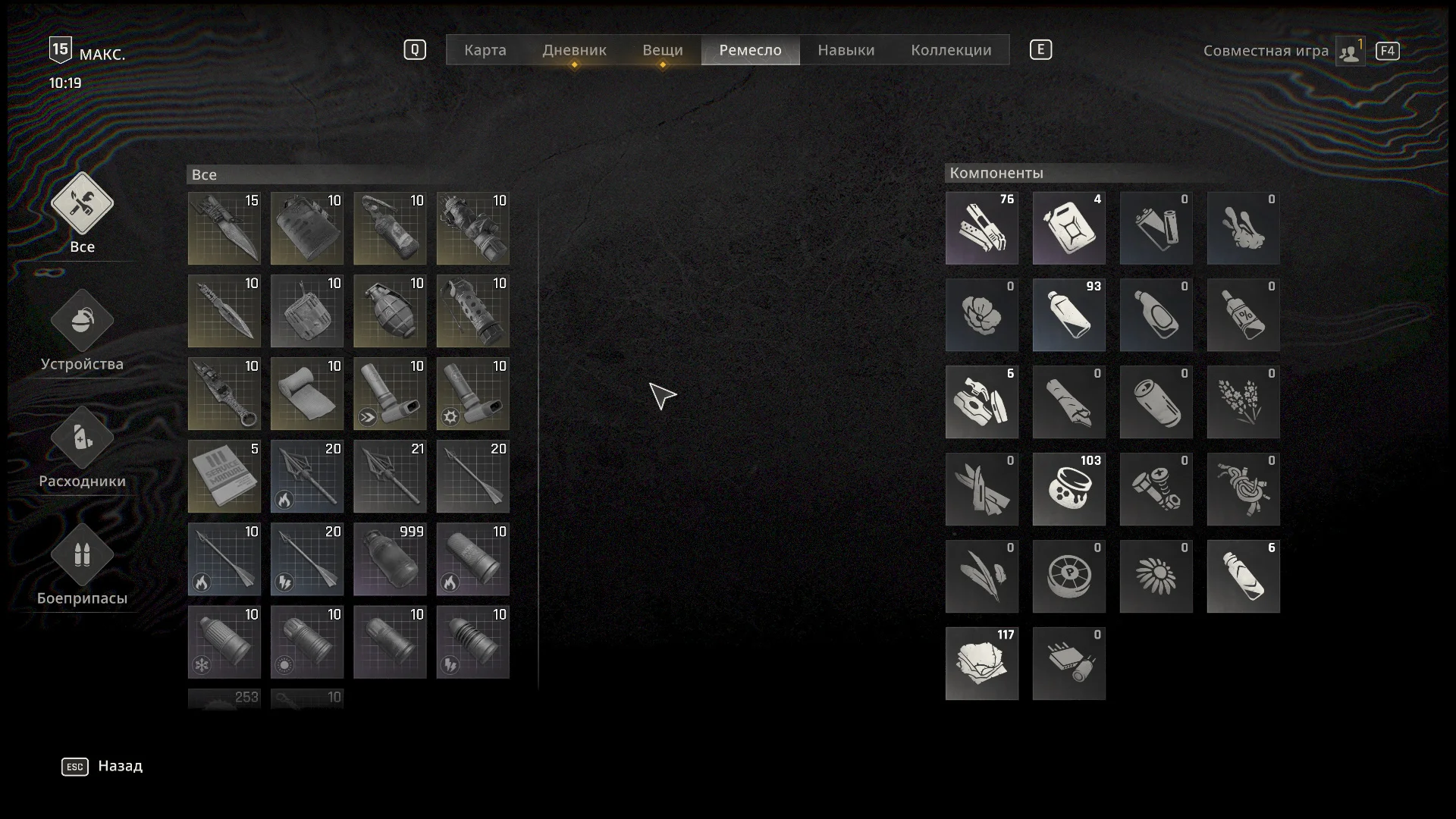Choose the tube component showing 93
The image size is (1456, 819).
tap(1068, 315)
